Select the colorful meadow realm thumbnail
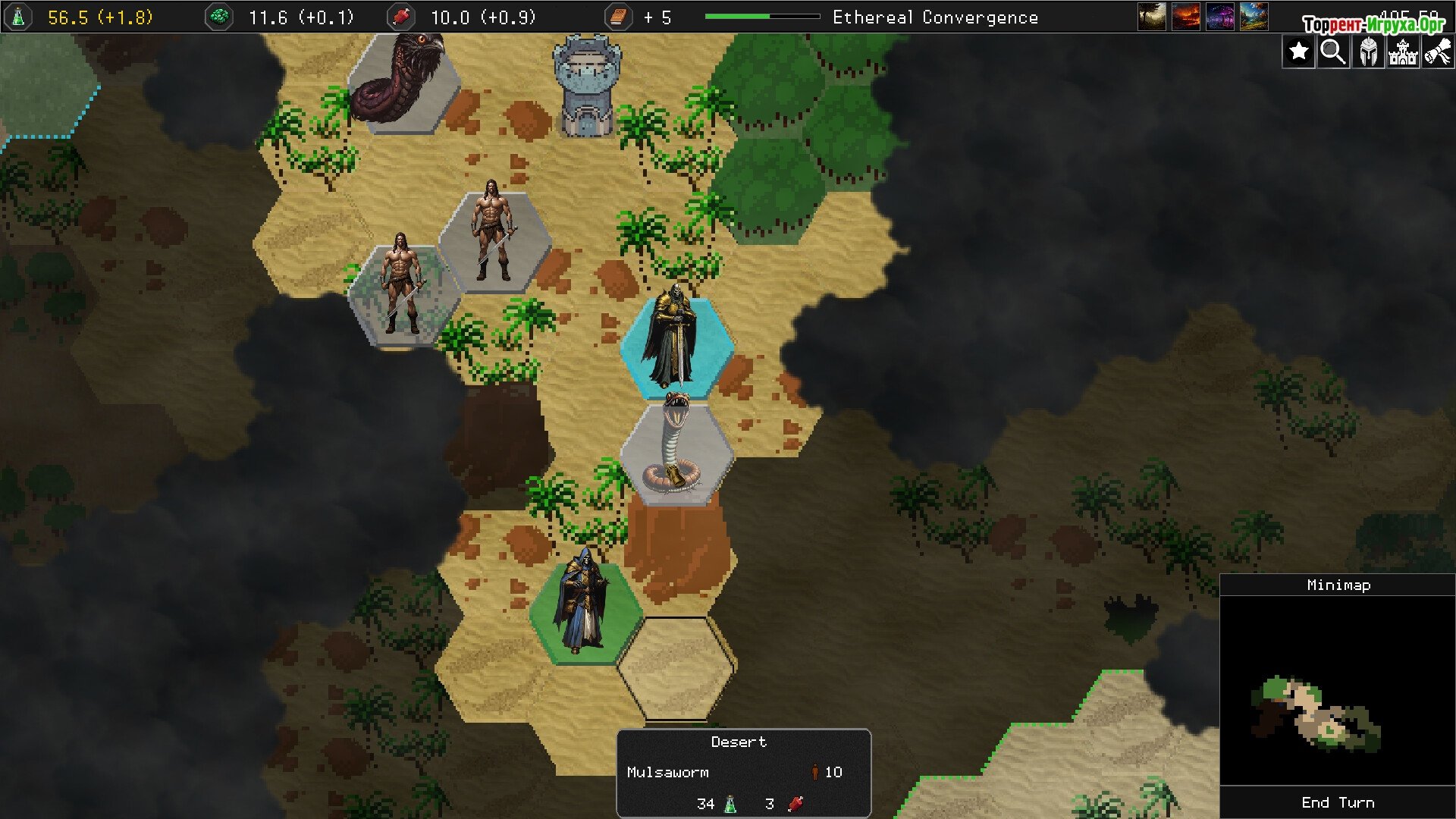The width and height of the screenshot is (1456, 819). tap(1254, 17)
